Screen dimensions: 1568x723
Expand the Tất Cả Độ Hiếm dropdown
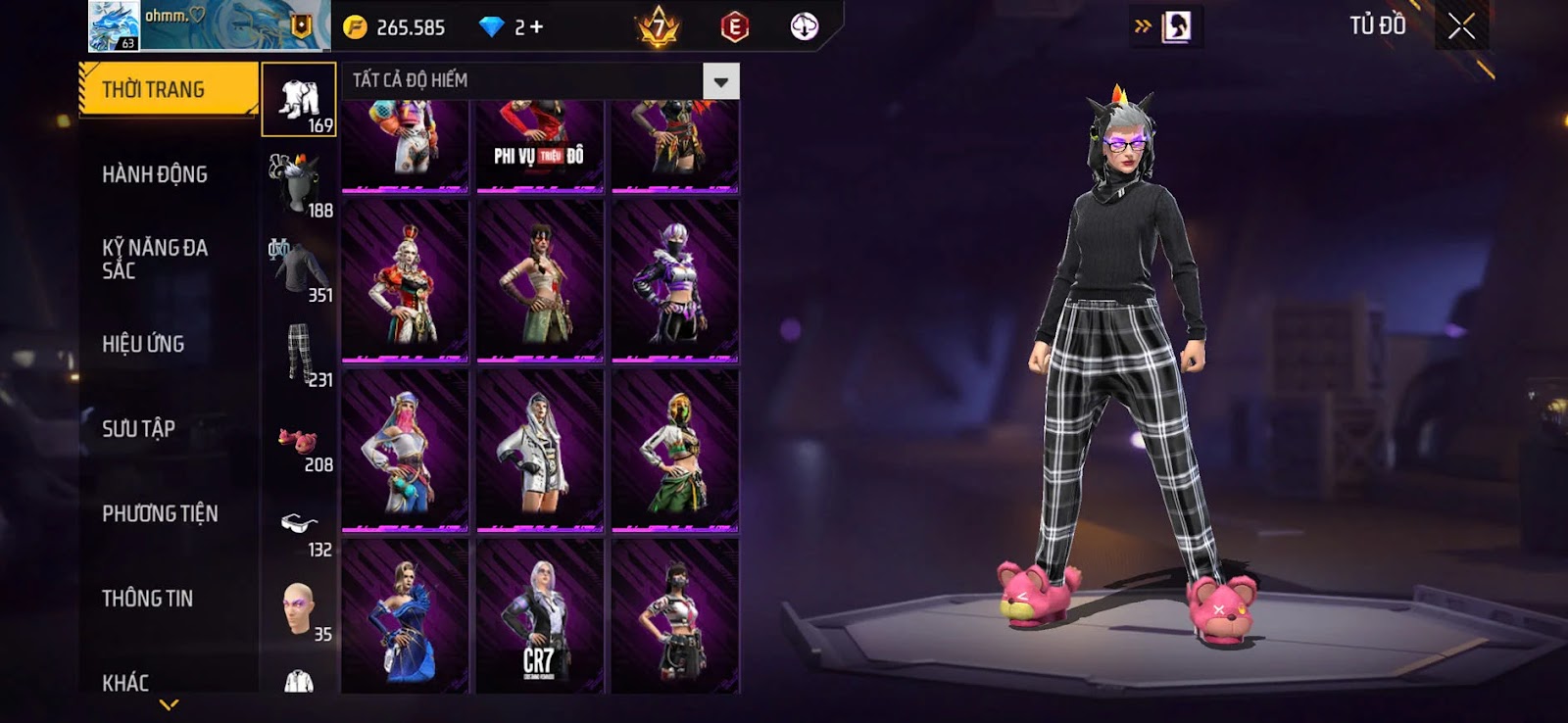(x=720, y=81)
